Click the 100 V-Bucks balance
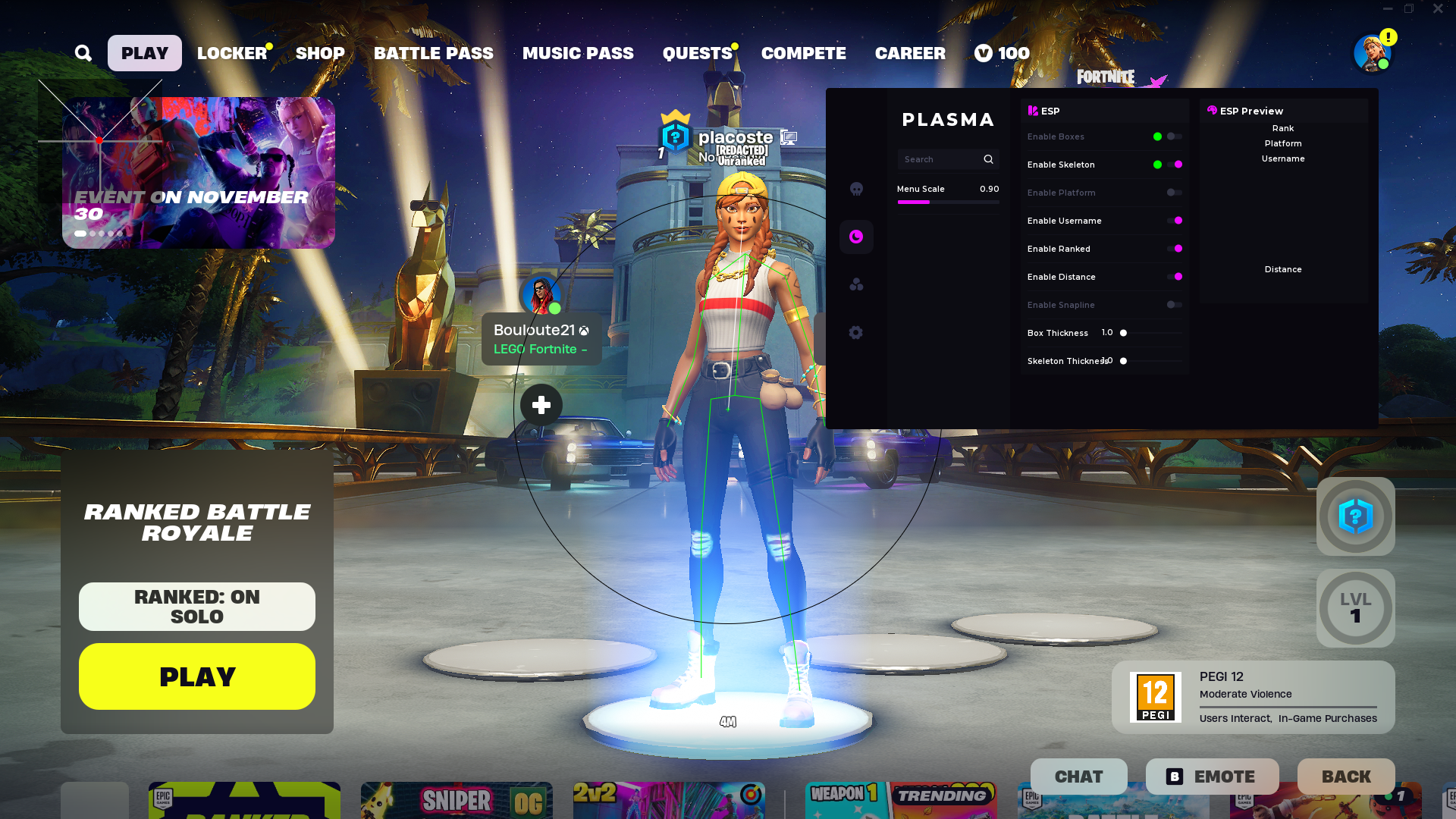 pos(1002,53)
